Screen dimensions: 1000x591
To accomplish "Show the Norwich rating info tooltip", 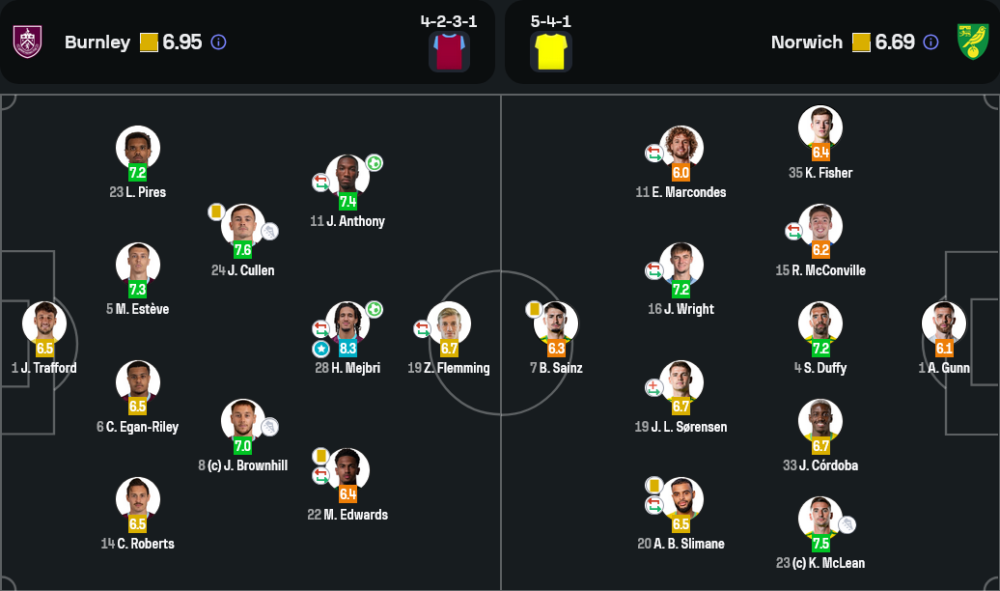I will click(931, 42).
